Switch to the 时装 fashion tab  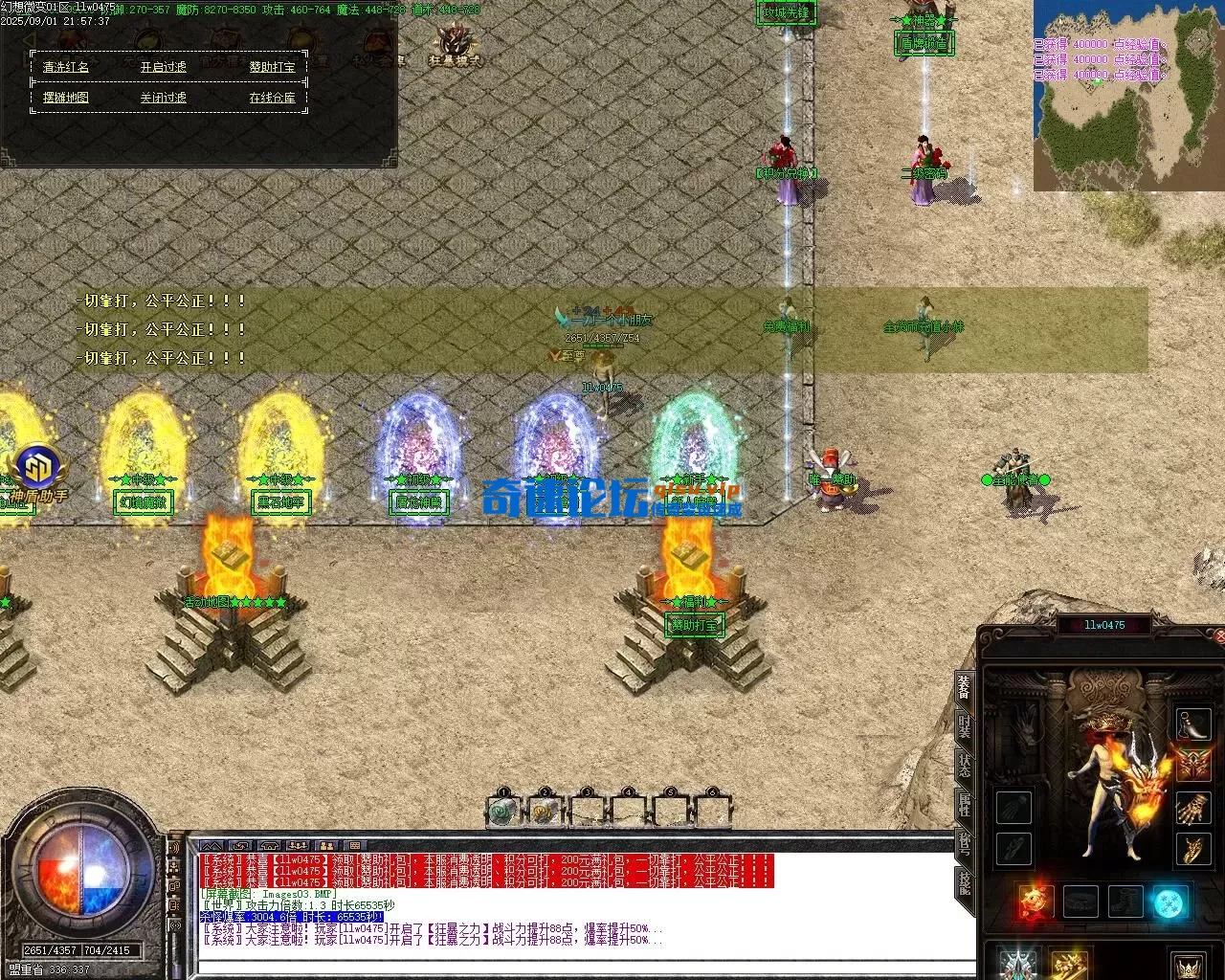tap(964, 732)
